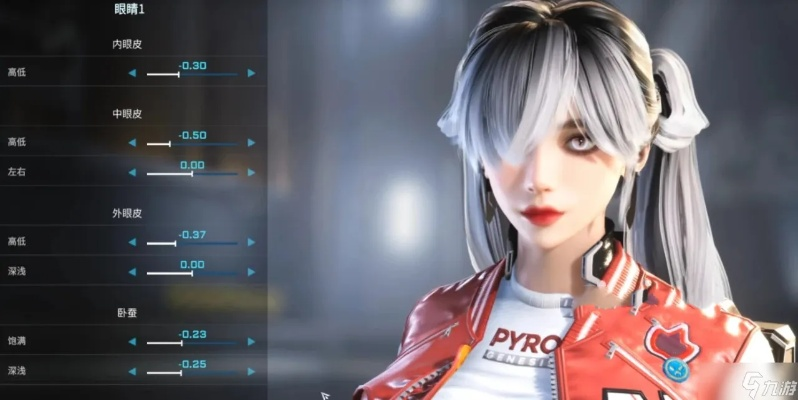This screenshot has height=400, width=798.
Task: Raise 卧蚕 深浅 using its right arrow
Action: point(251,372)
